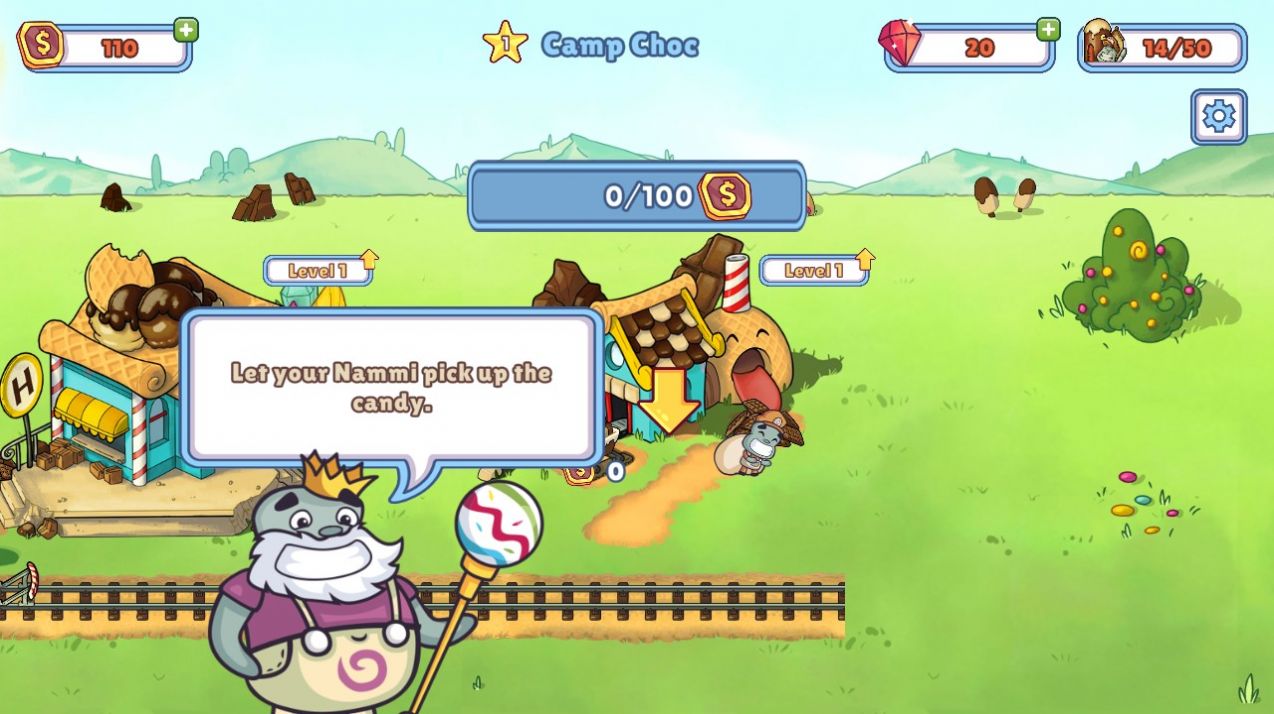The width and height of the screenshot is (1274, 714).
Task: Open the Nammi population counter 14/50
Action: (1162, 48)
